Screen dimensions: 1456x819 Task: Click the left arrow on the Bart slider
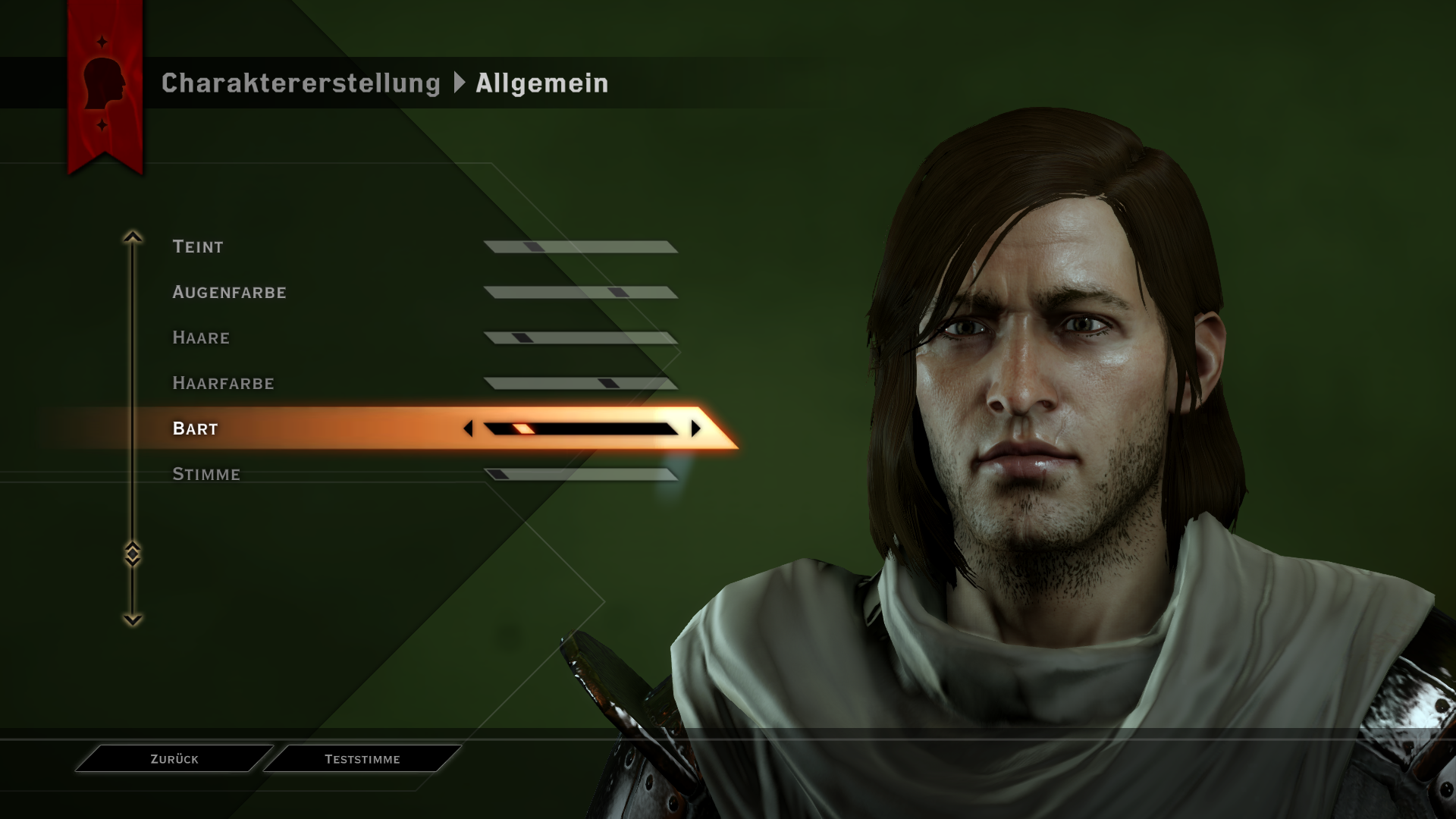pyautogui.click(x=468, y=428)
